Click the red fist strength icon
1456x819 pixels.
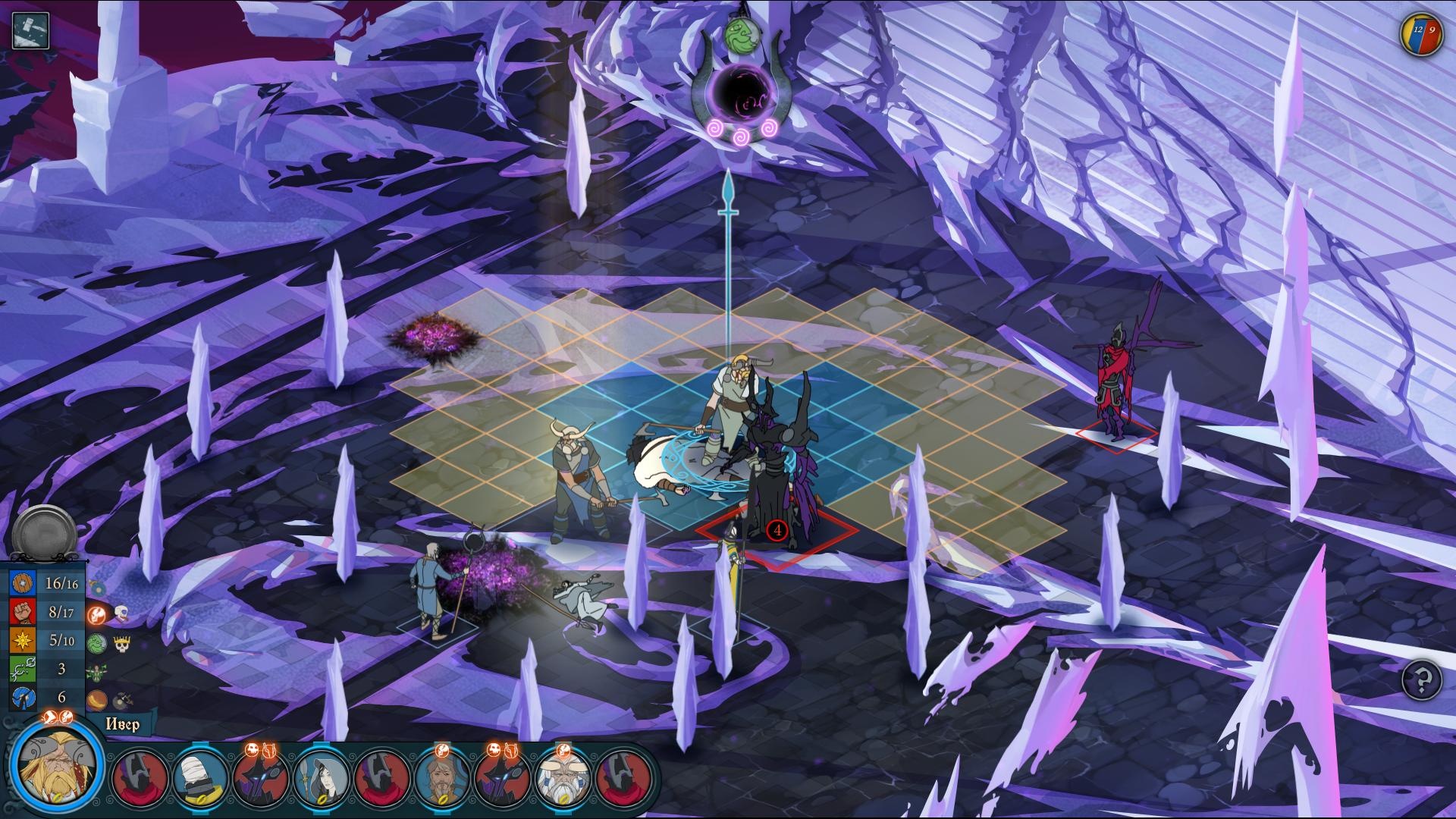point(22,613)
